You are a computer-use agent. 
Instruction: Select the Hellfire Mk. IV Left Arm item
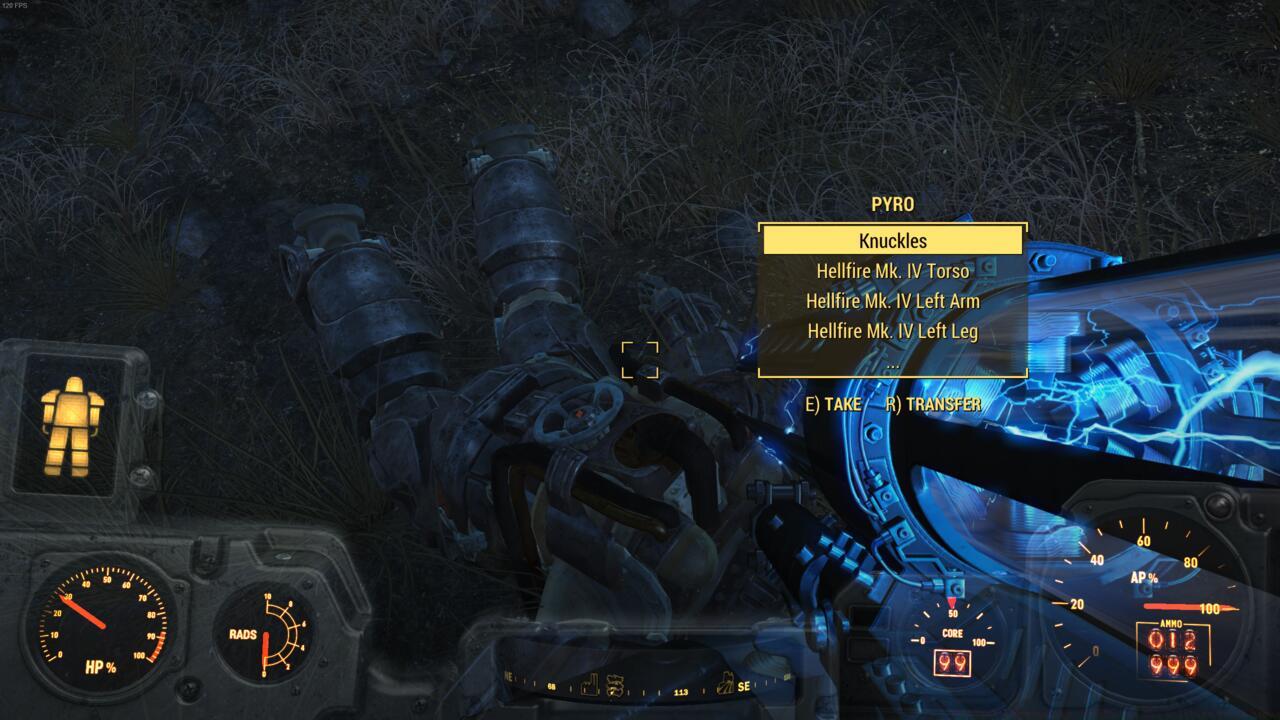coord(891,301)
